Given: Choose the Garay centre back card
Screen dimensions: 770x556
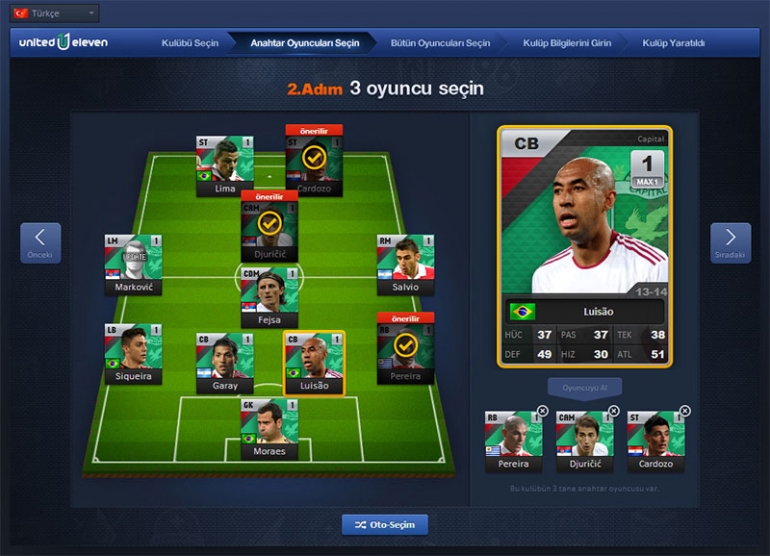Looking at the screenshot, I should click(x=225, y=362).
